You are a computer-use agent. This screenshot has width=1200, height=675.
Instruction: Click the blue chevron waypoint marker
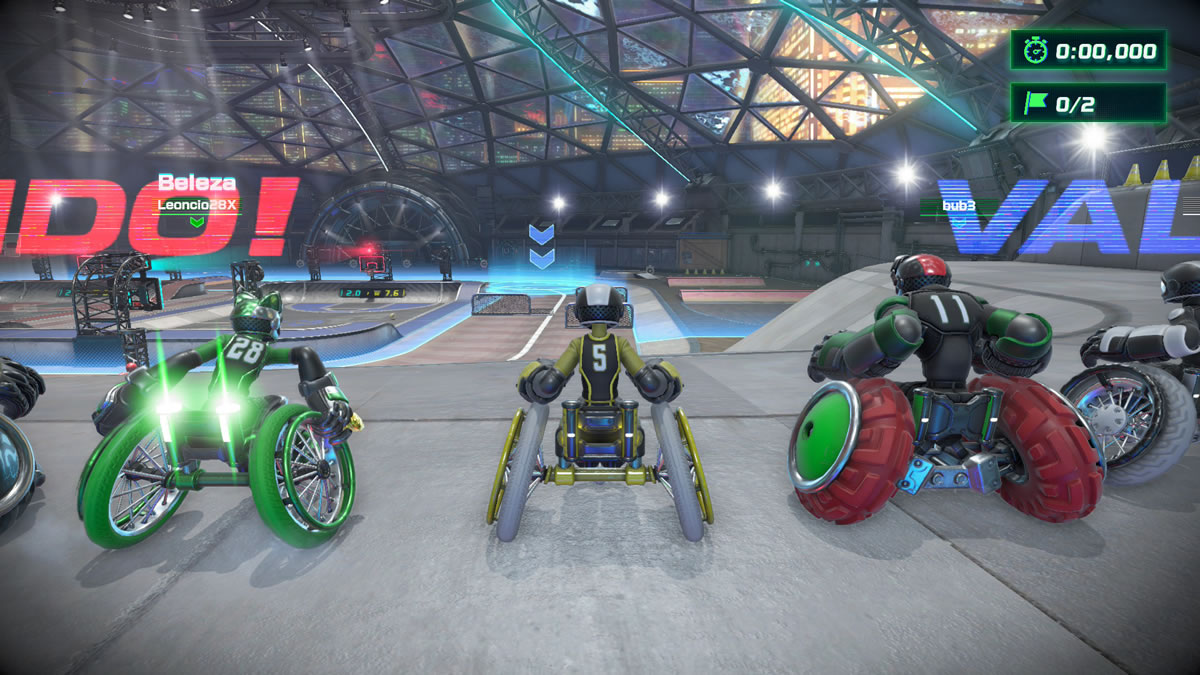click(x=541, y=246)
